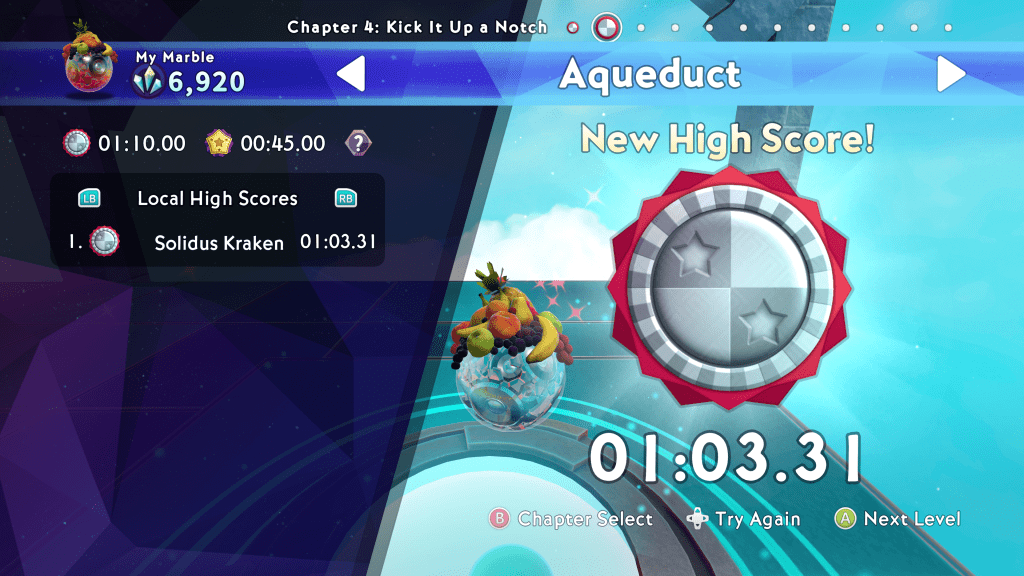Click the purple question mark hint icon

pos(357,143)
